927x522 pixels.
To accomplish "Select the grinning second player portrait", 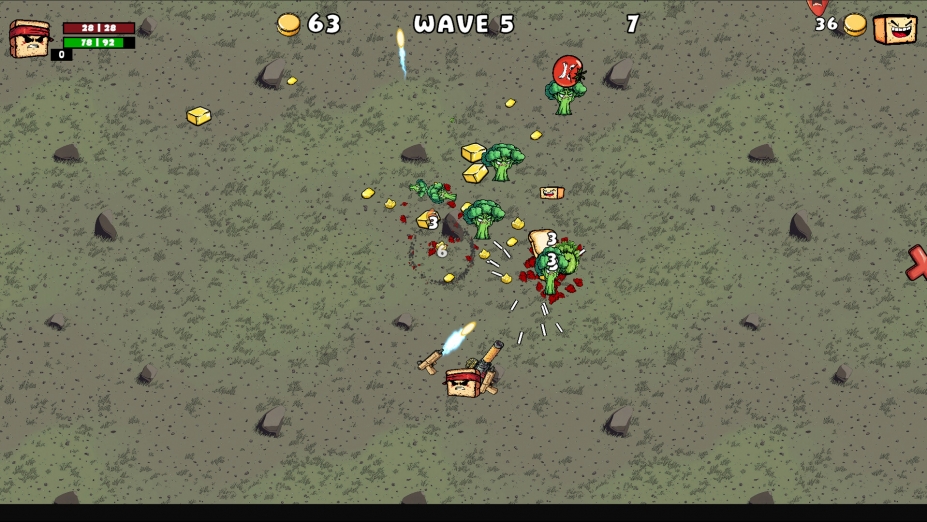I will pos(895,29).
